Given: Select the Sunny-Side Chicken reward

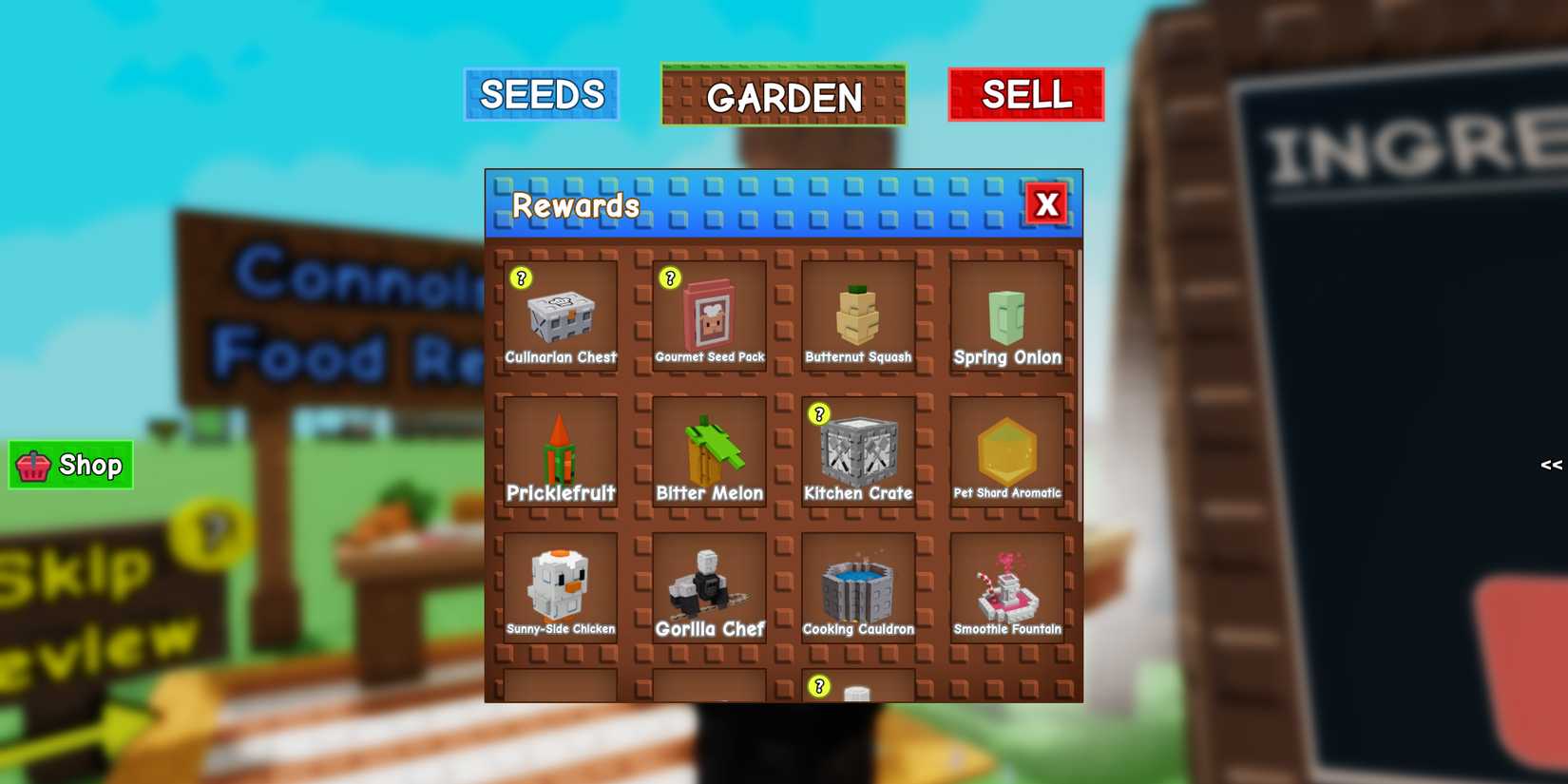Looking at the screenshot, I should pos(559,587).
